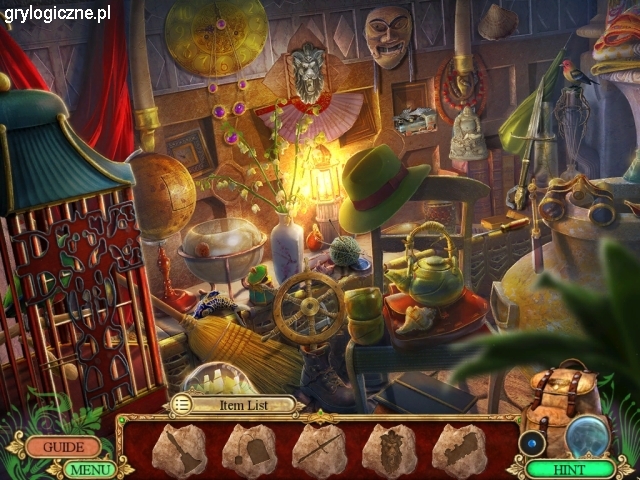This screenshot has height=480, width=640.
Task: Select the thin stick silhouette tile
Action: point(319,449)
